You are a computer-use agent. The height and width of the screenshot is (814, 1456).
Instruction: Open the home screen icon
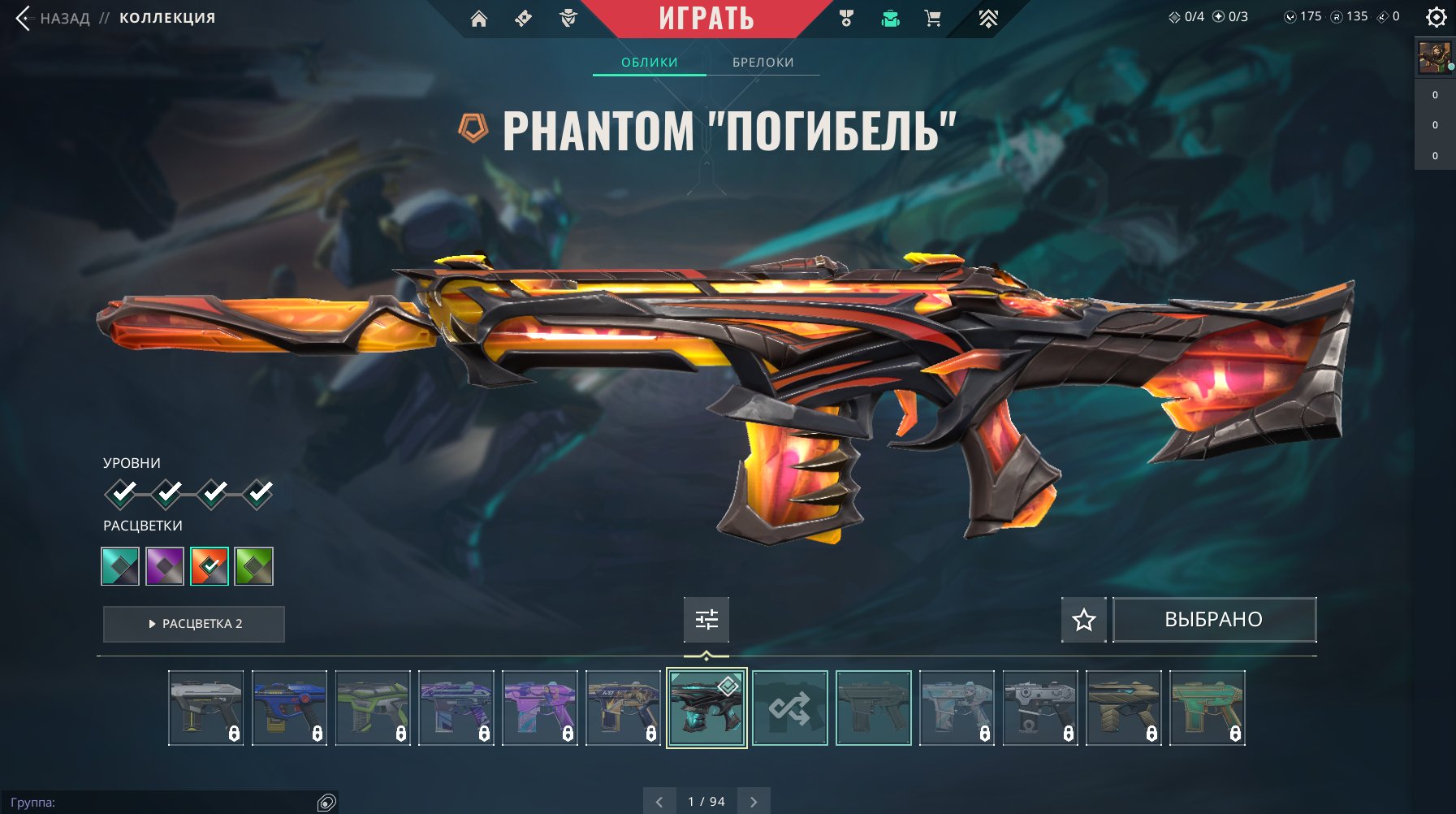pos(480,18)
